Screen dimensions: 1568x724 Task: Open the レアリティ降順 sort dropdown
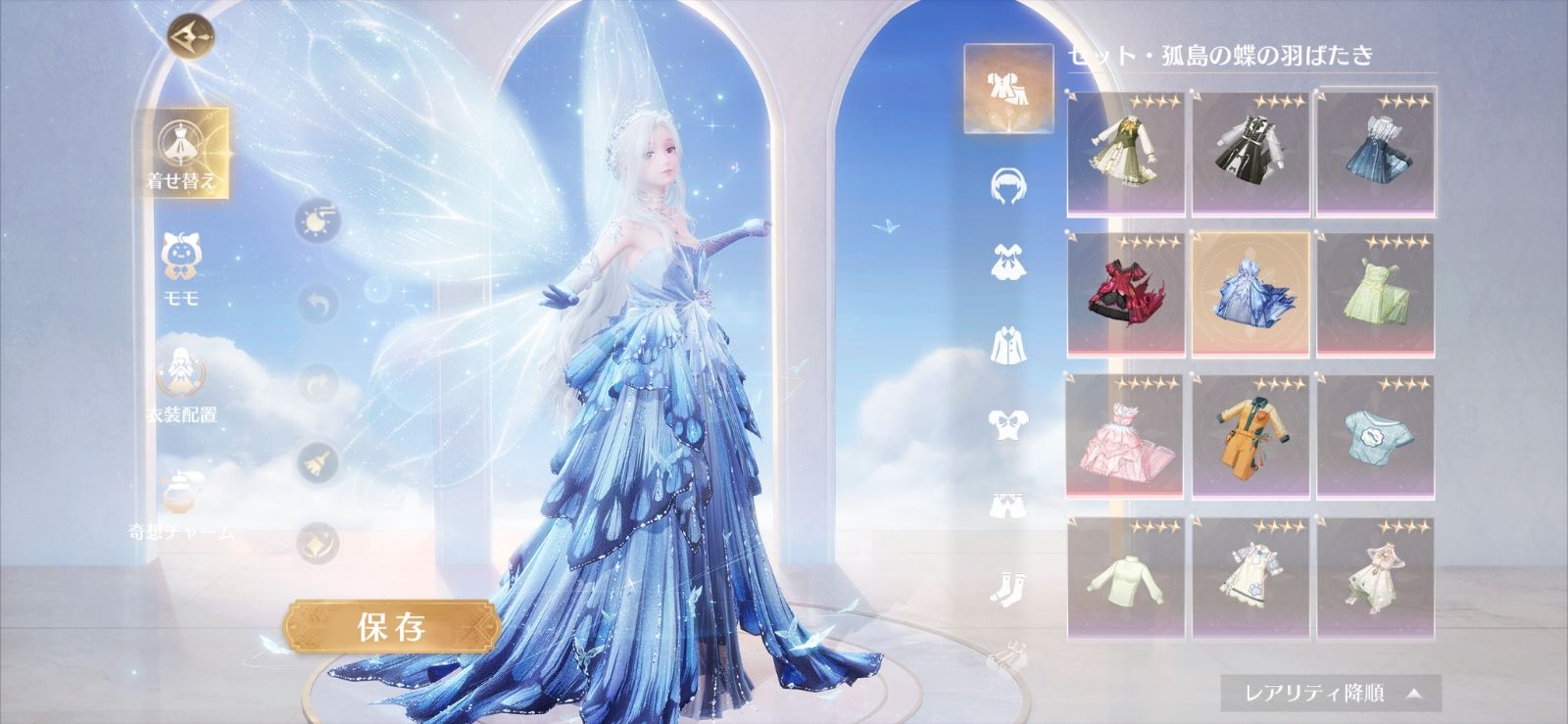click(x=1330, y=694)
